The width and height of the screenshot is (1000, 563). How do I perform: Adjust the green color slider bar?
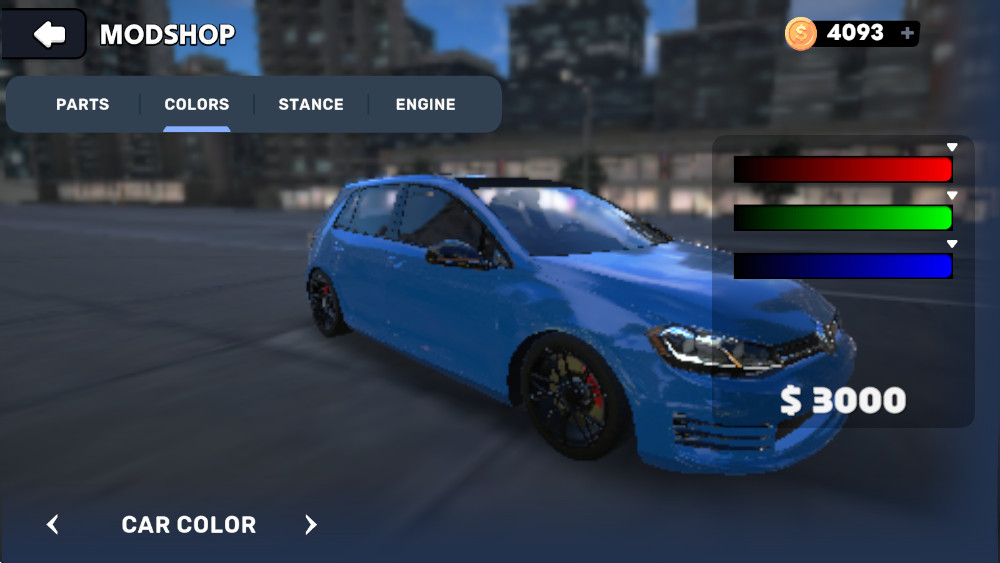click(843, 217)
